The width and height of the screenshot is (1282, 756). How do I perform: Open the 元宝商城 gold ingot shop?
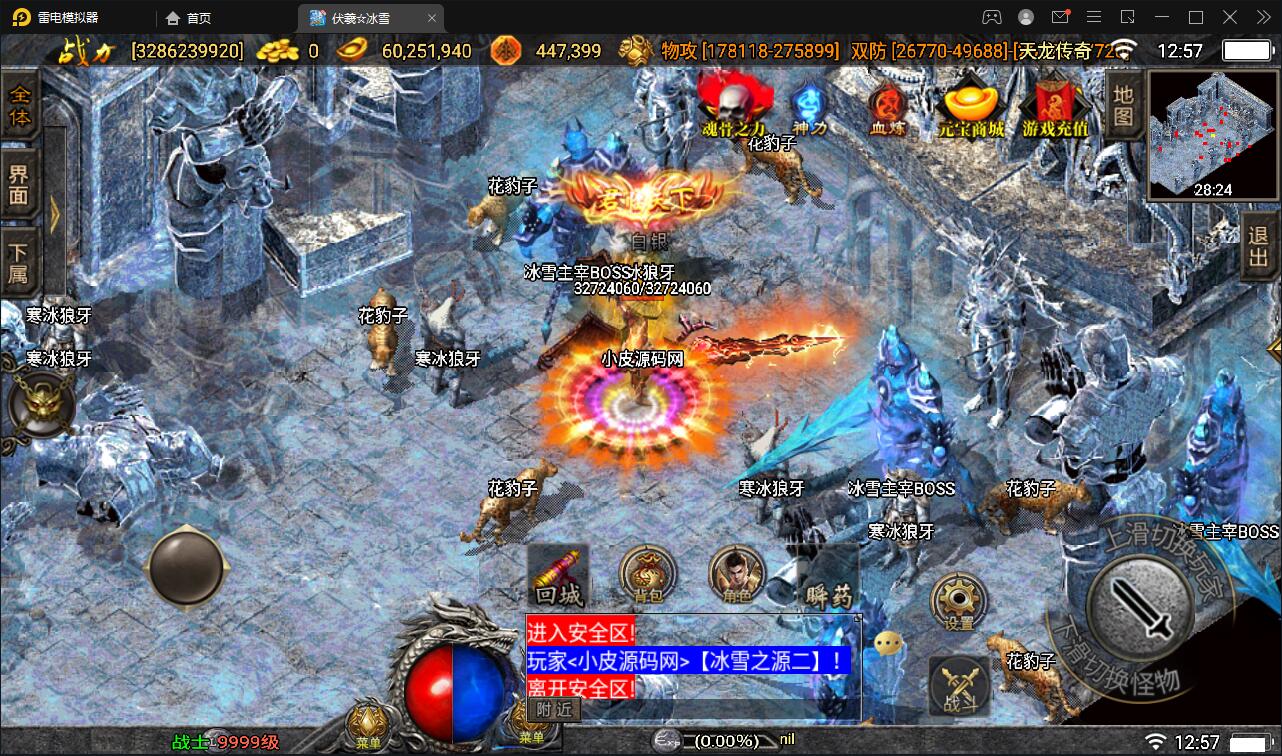pyautogui.click(x=970, y=105)
